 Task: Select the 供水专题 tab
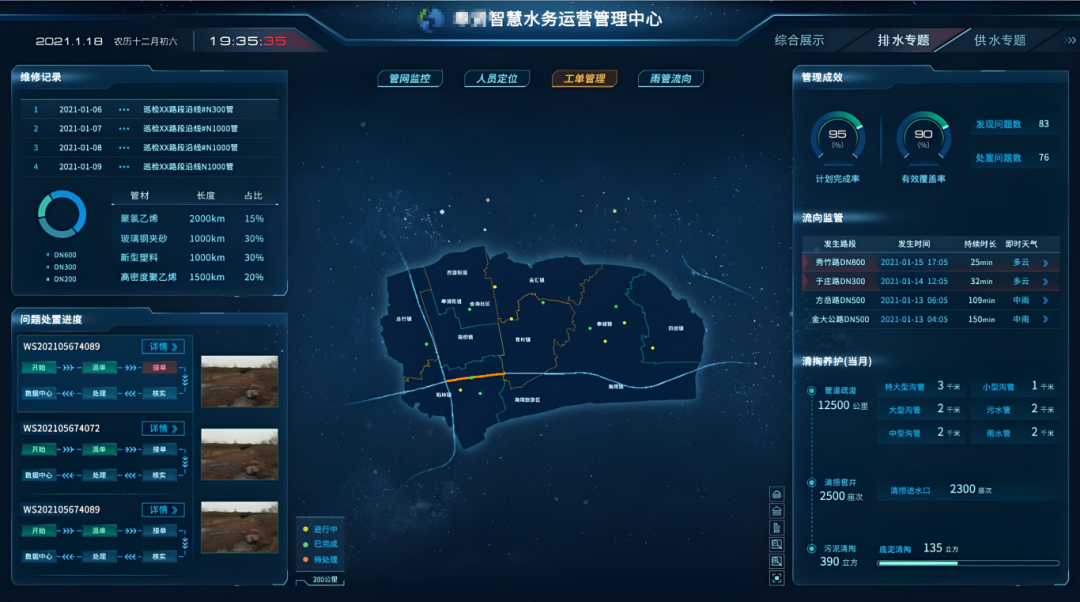999,40
